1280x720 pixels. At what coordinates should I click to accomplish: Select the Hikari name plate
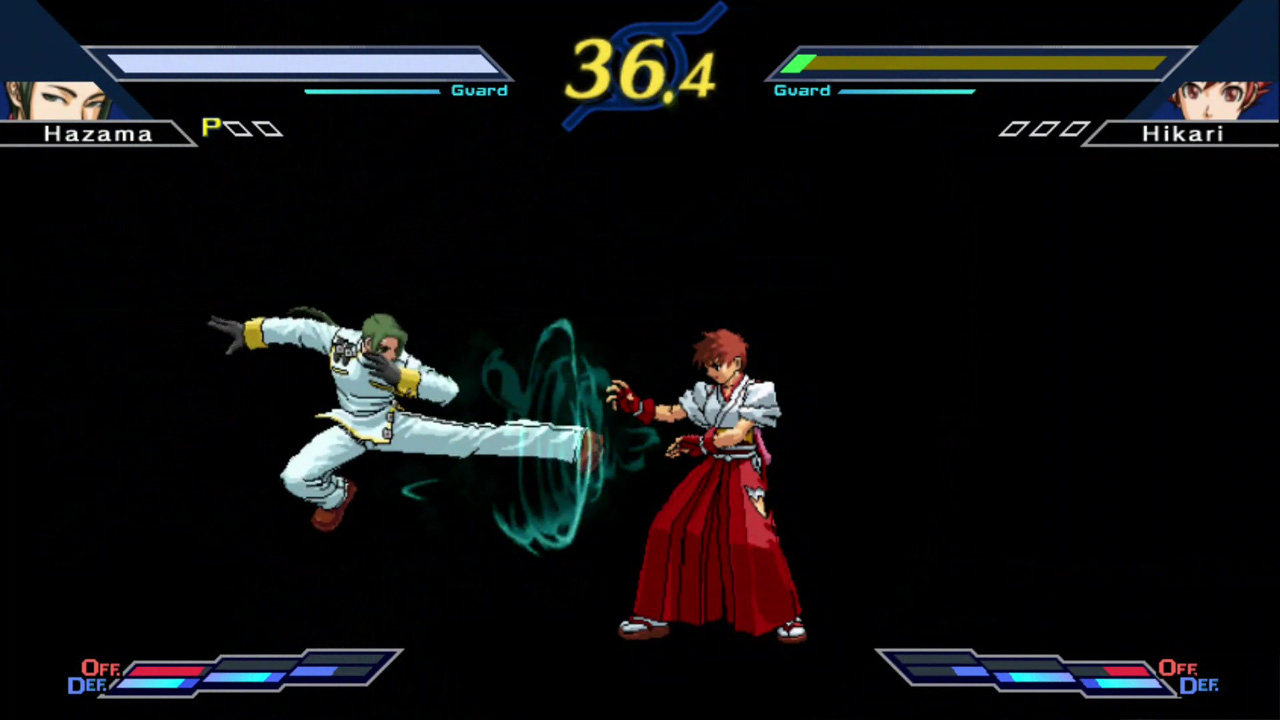(1183, 134)
